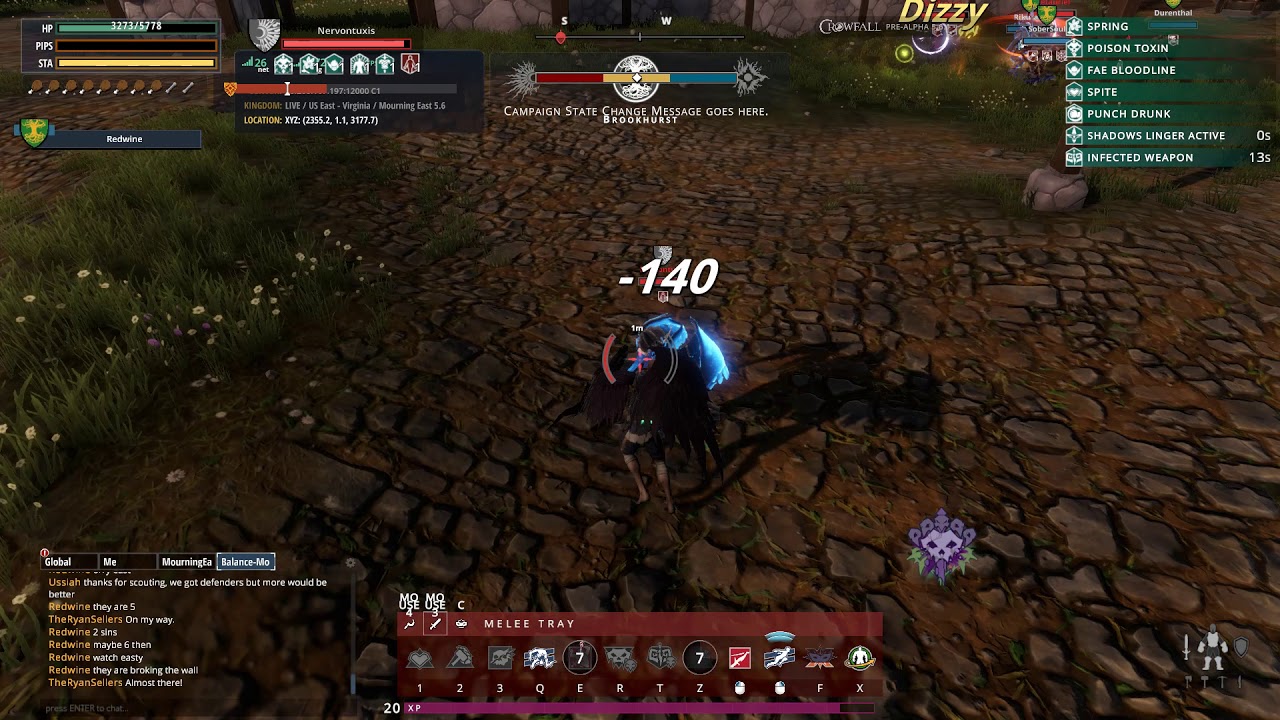
Task: Inspect the Poison Toxin buff entry
Action: [x=1127, y=48]
